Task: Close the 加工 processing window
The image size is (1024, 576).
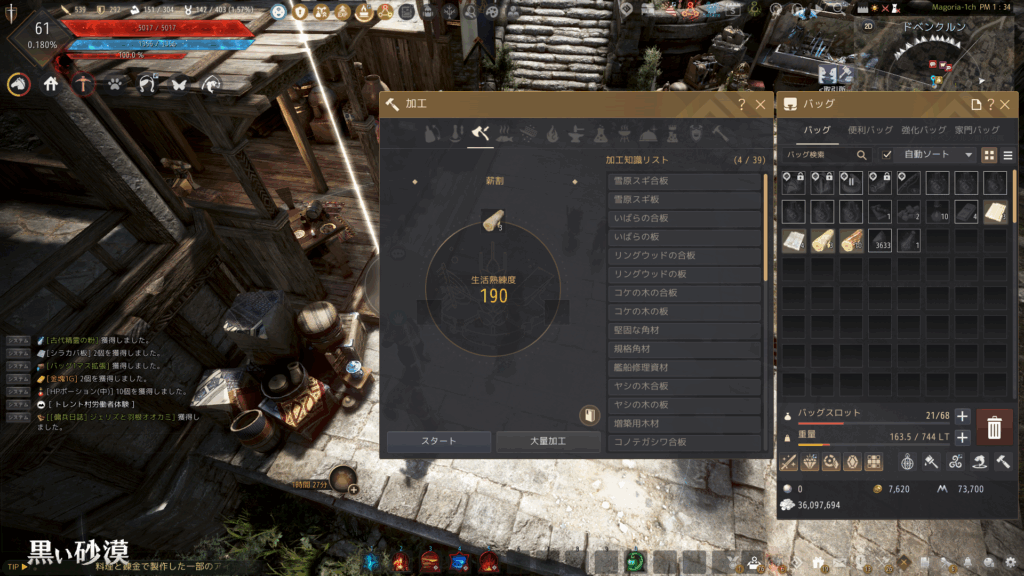Action: (761, 104)
